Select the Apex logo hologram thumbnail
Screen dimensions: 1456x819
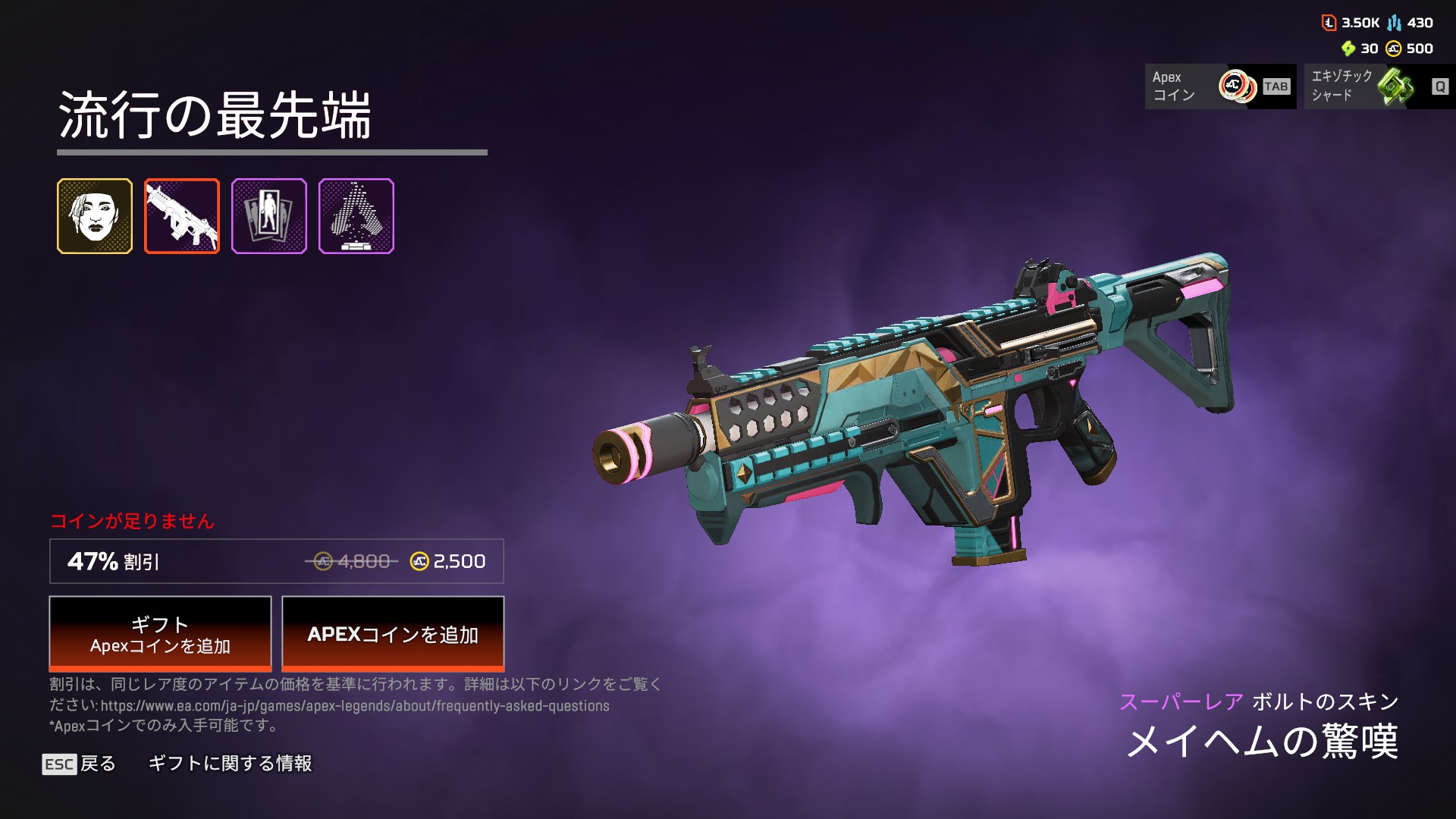356,216
